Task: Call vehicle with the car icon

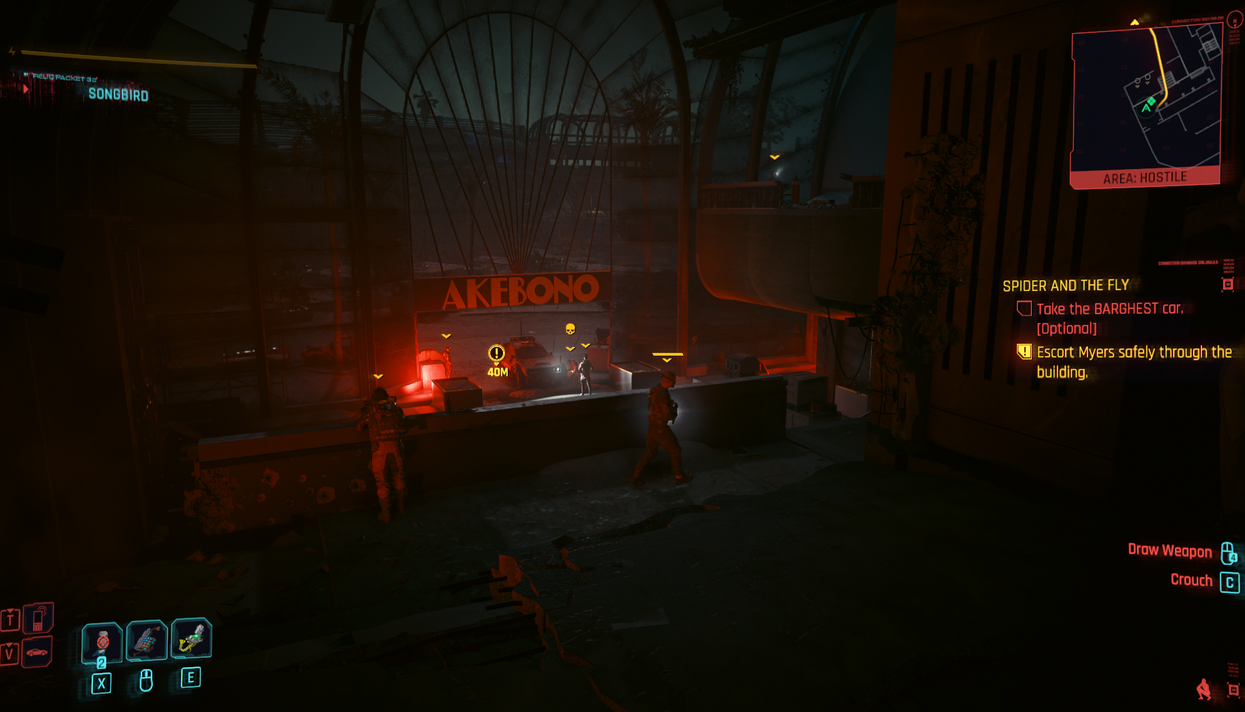Action: click(x=37, y=653)
